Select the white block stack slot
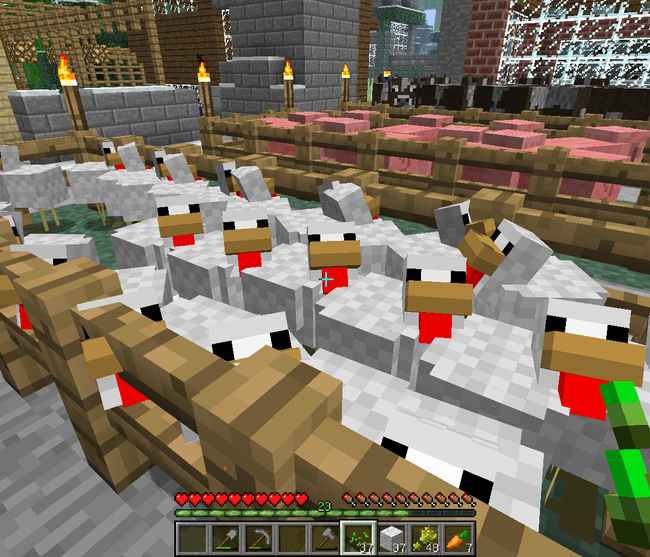Screen dimensions: 650x557 (390, 540)
